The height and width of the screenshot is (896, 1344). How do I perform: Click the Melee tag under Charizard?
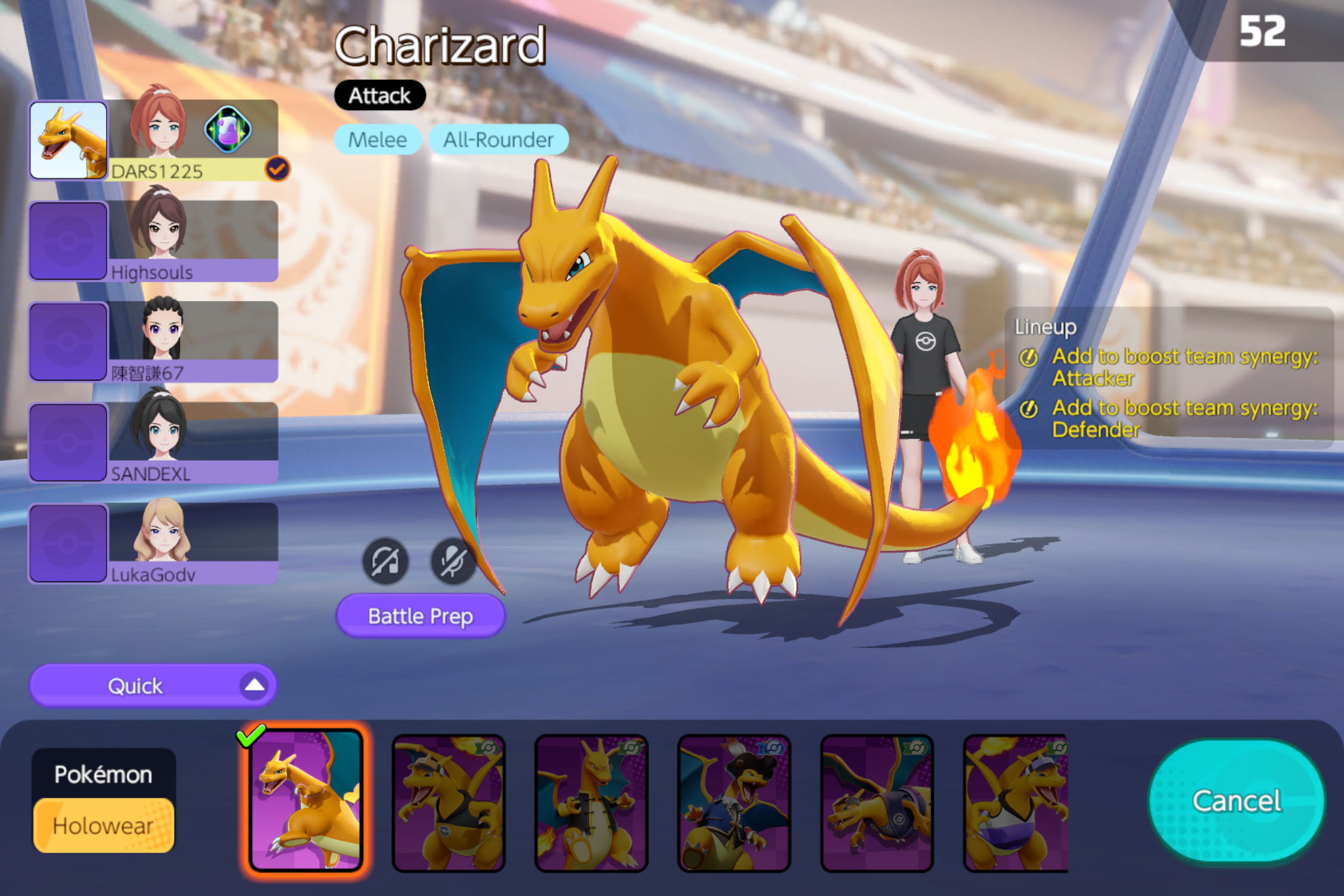pyautogui.click(x=378, y=139)
